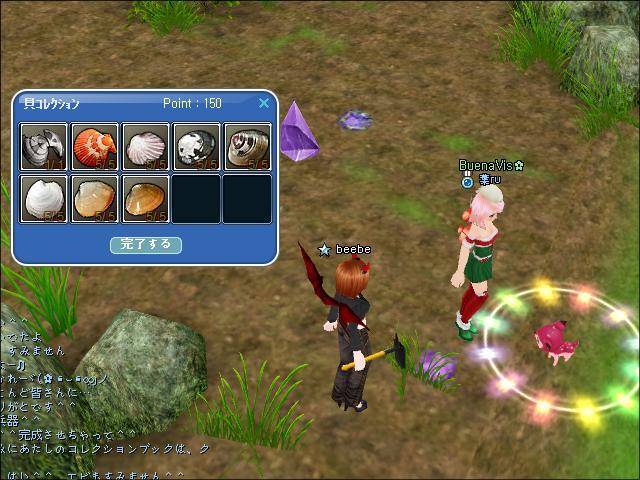Viewport: 640px width, 480px height.
Task: Pick the brown spiral snail shell
Action: pyautogui.click(x=247, y=147)
